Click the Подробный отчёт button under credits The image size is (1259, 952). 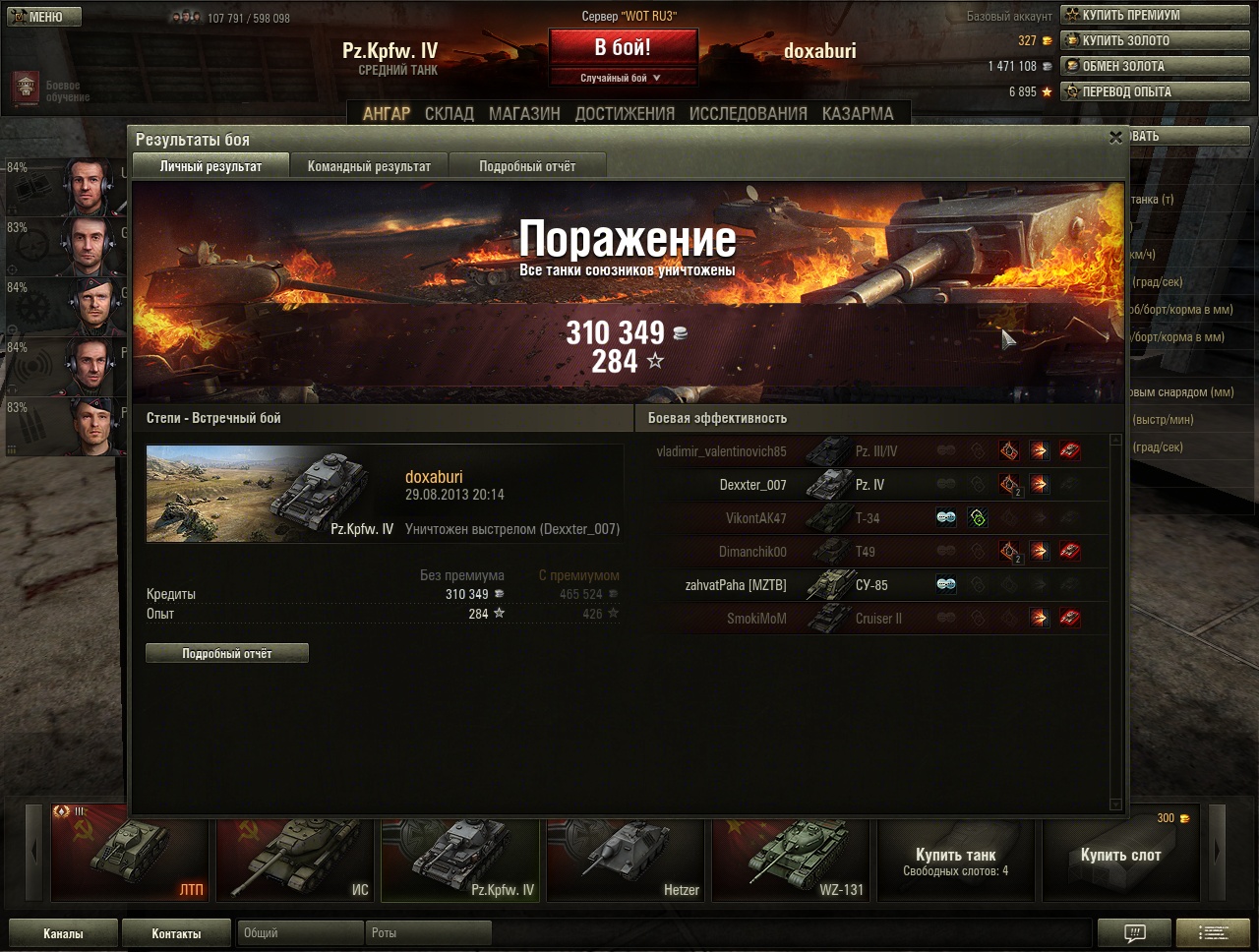227,653
